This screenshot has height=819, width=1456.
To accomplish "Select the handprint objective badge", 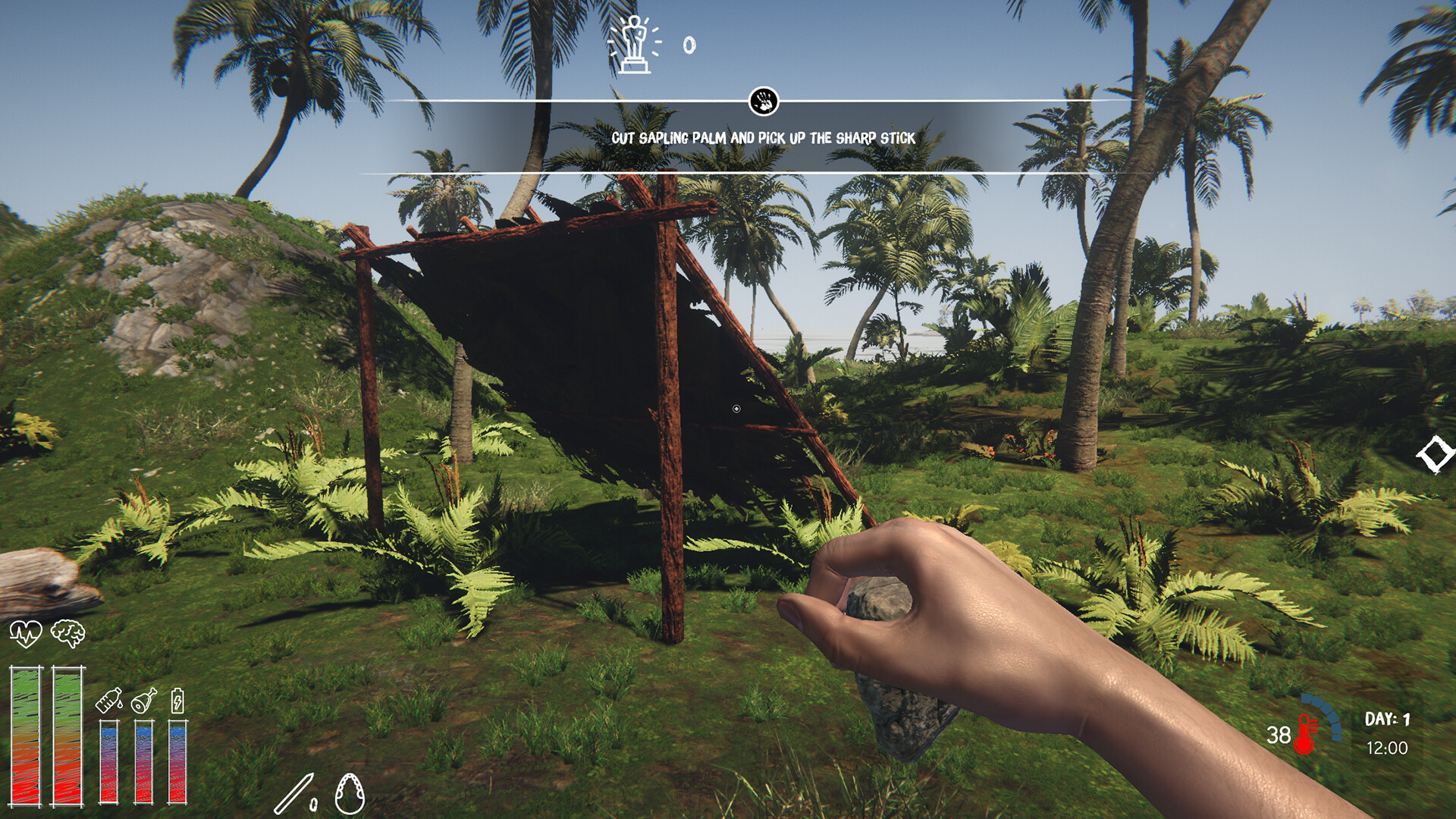I will pyautogui.click(x=763, y=99).
